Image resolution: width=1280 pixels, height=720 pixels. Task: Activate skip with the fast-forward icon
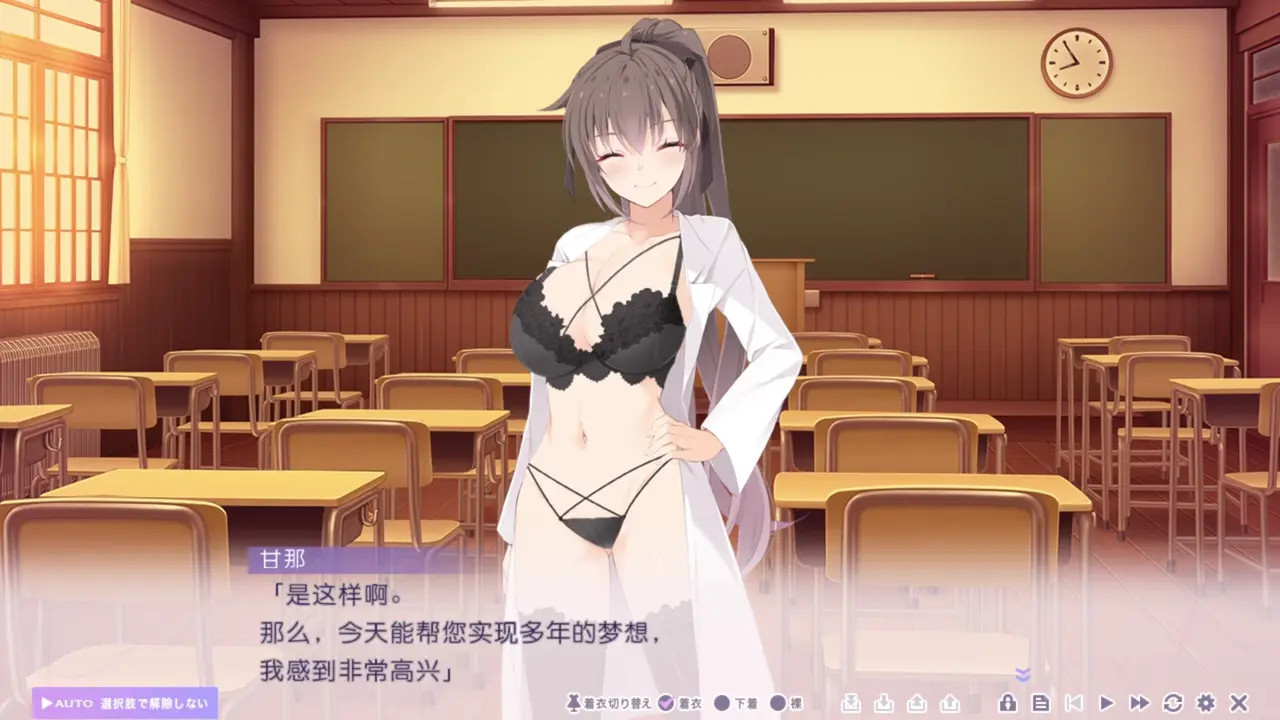1139,703
